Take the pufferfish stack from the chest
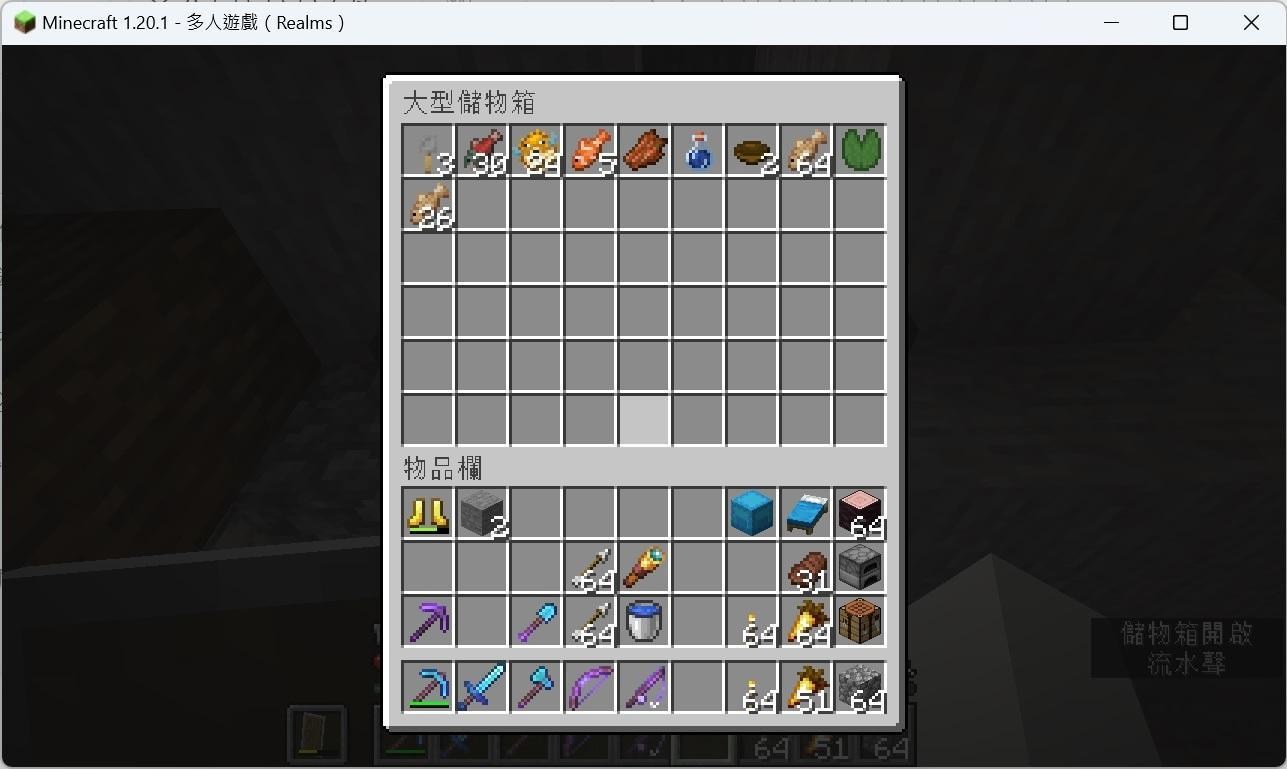This screenshot has width=1287, height=769. [x=535, y=150]
